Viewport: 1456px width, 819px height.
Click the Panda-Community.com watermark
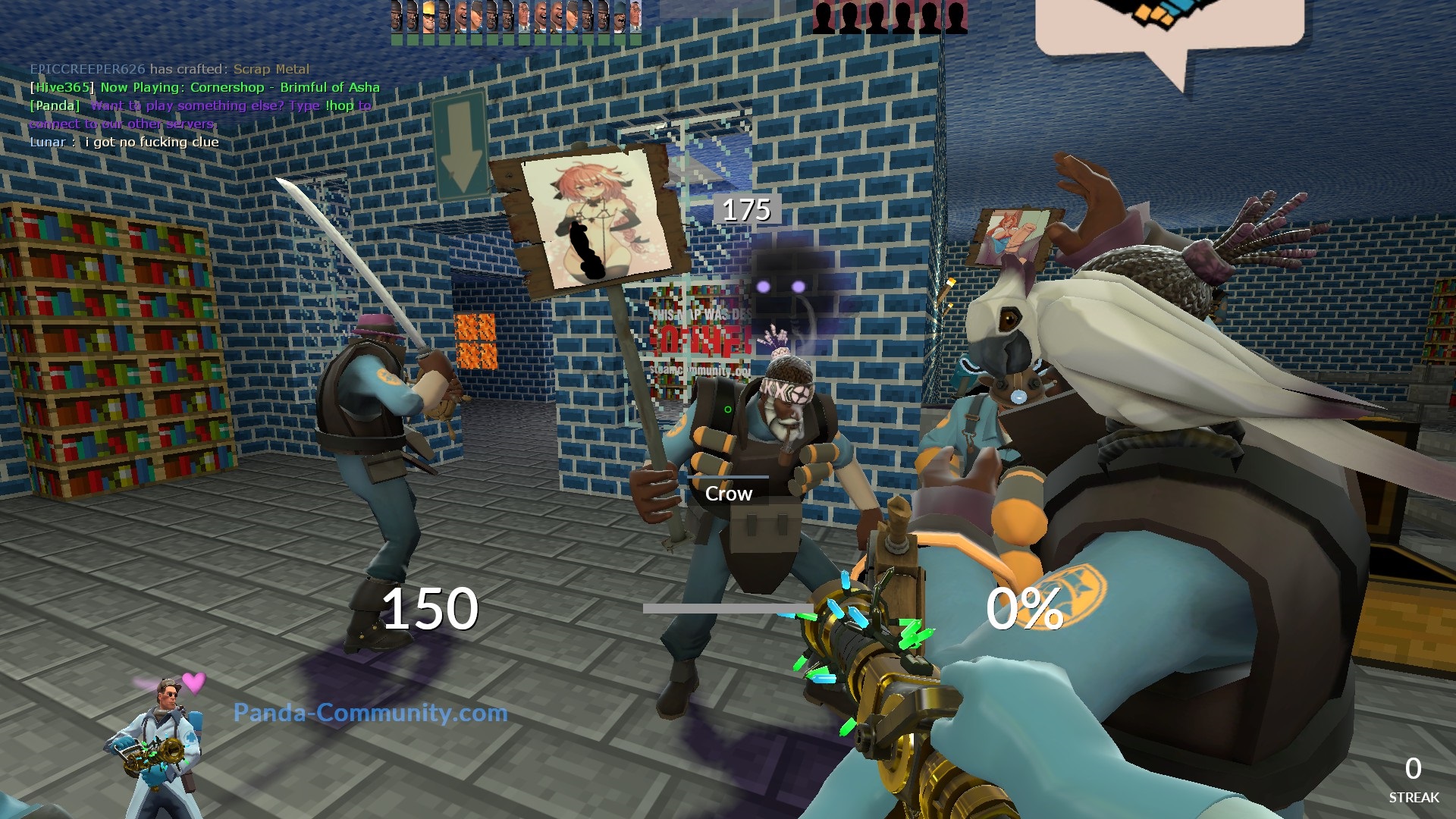pos(370,713)
